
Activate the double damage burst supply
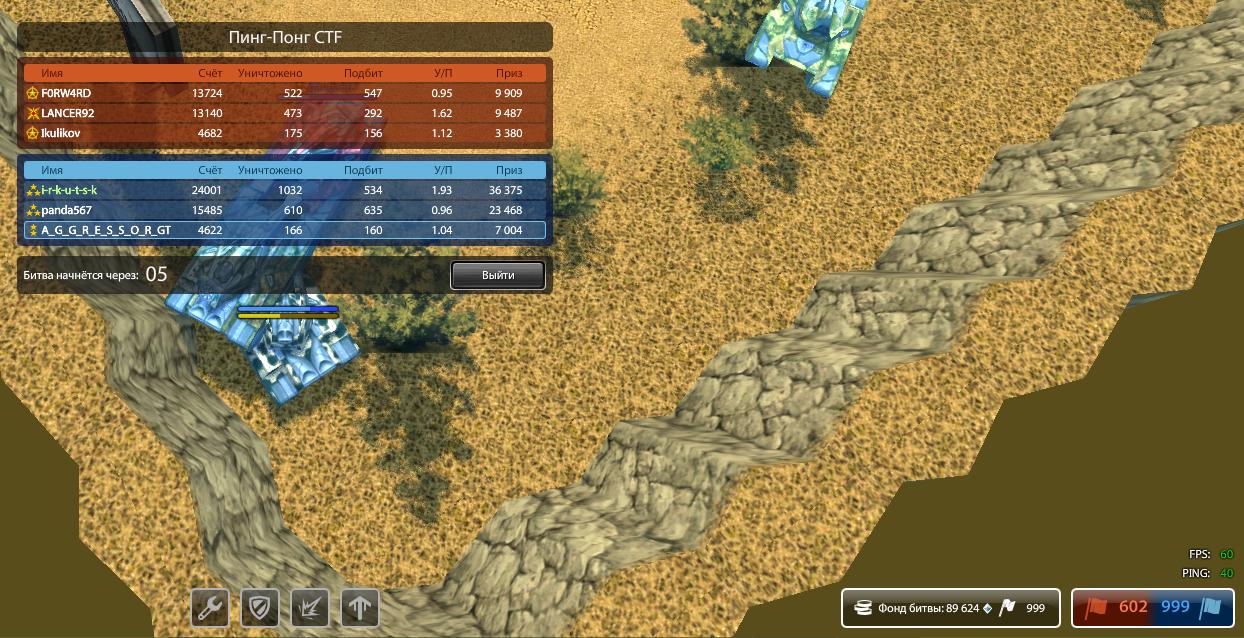(x=310, y=607)
